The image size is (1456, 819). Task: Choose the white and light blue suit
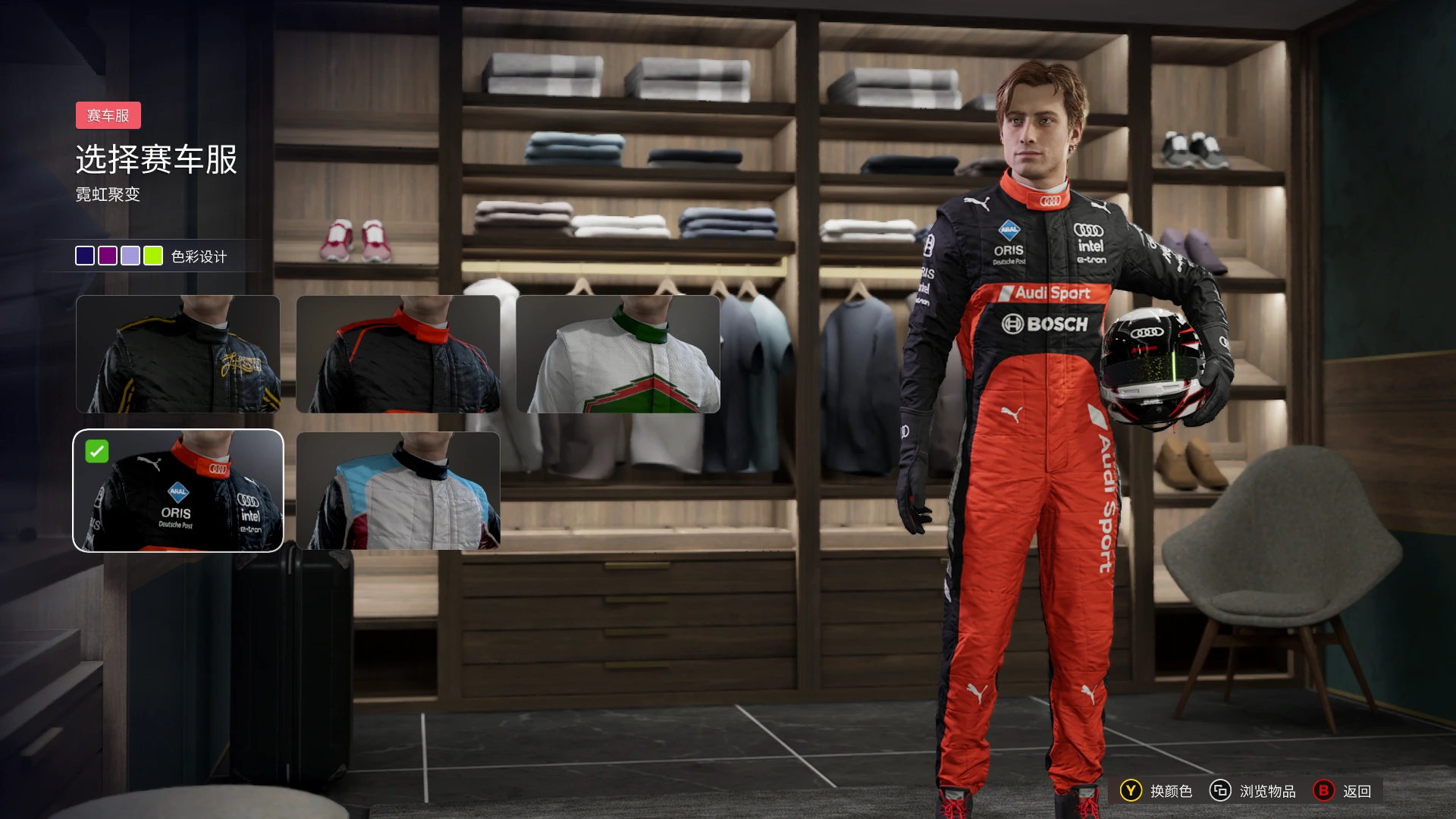click(x=398, y=491)
